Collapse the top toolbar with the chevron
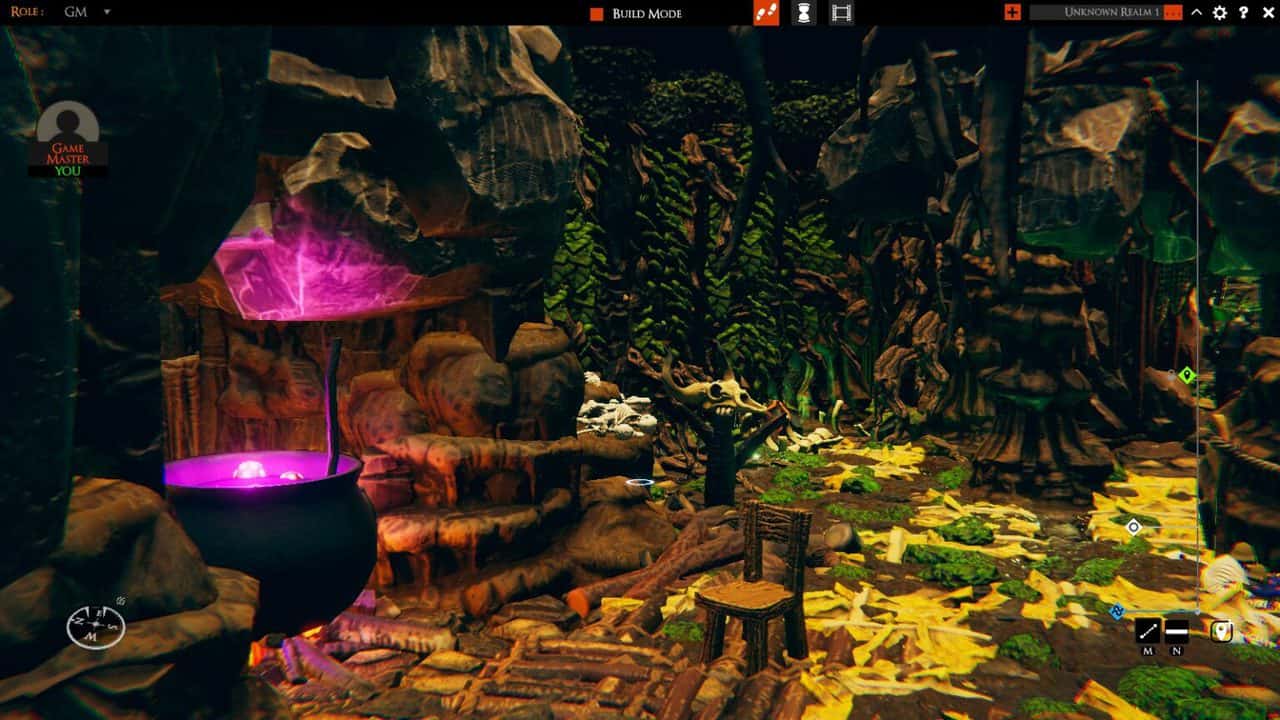 point(1196,12)
